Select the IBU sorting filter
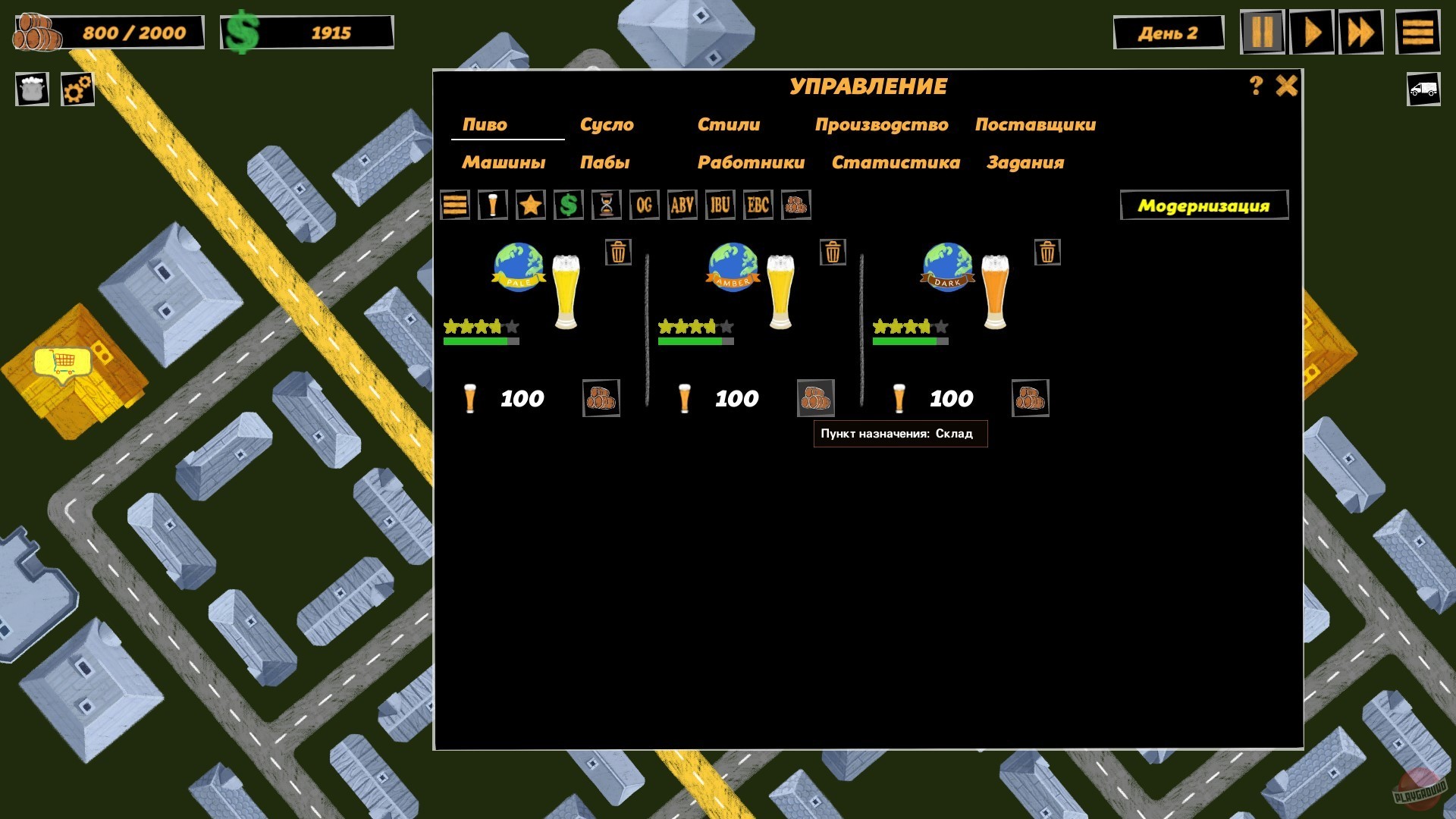Viewport: 1456px width, 819px height. click(719, 205)
